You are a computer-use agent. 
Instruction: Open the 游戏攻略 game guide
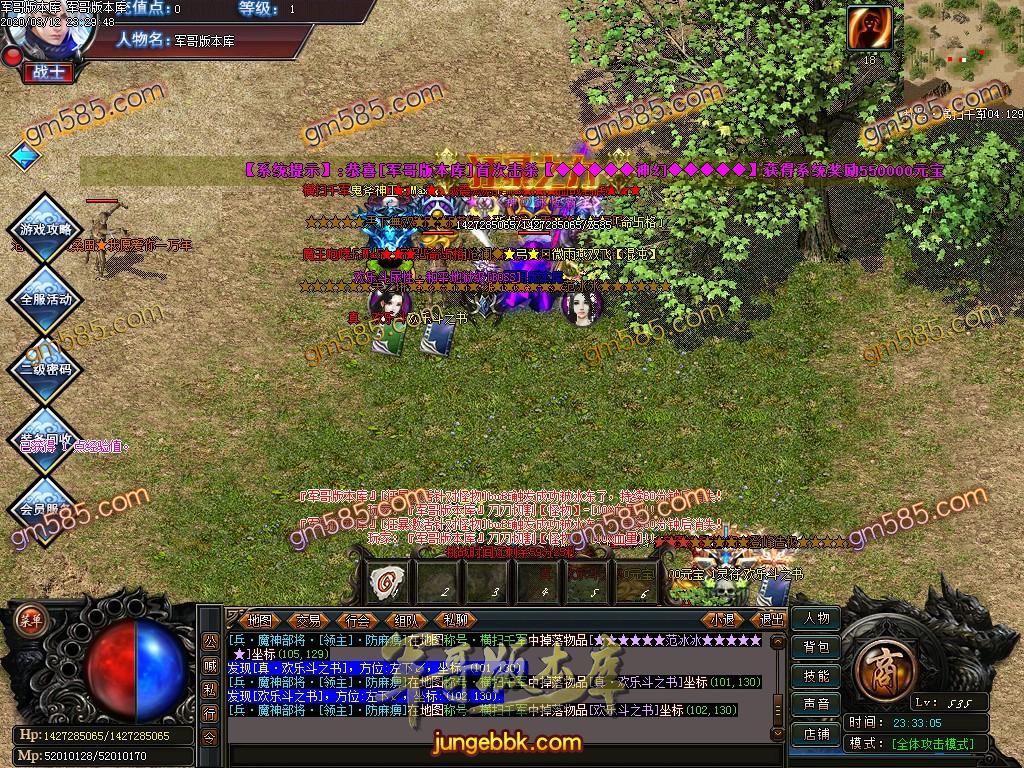[46, 229]
